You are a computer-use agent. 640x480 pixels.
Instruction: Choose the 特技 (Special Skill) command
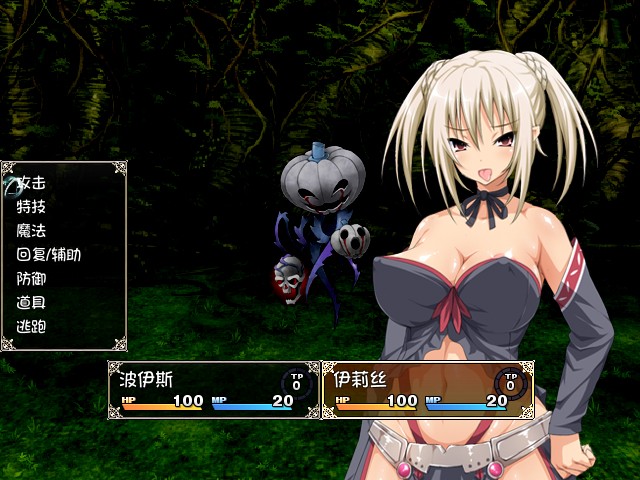32,207
